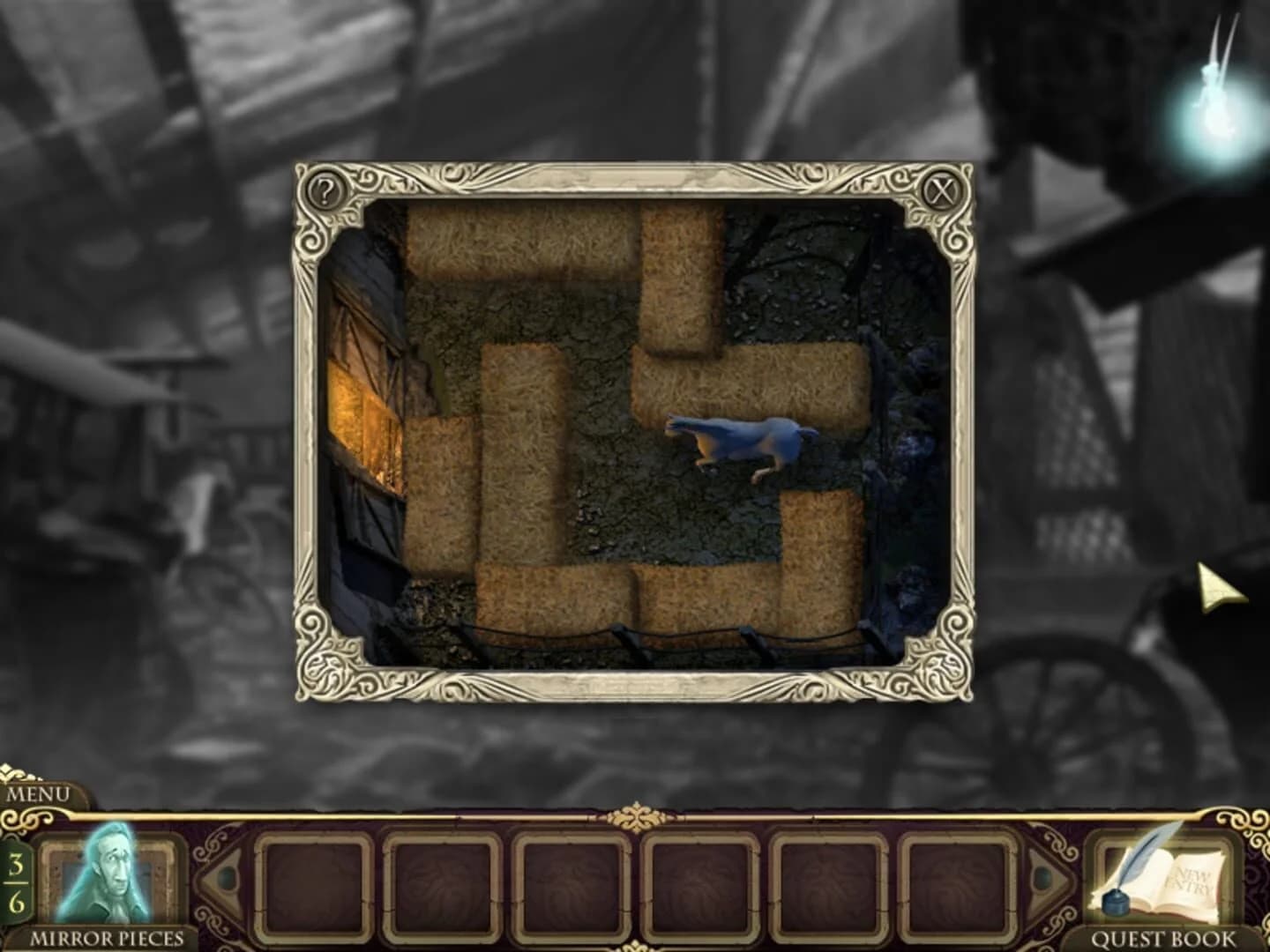1270x952 pixels.
Task: Open the MENU from the bottom-left banner
Action: click(39, 795)
